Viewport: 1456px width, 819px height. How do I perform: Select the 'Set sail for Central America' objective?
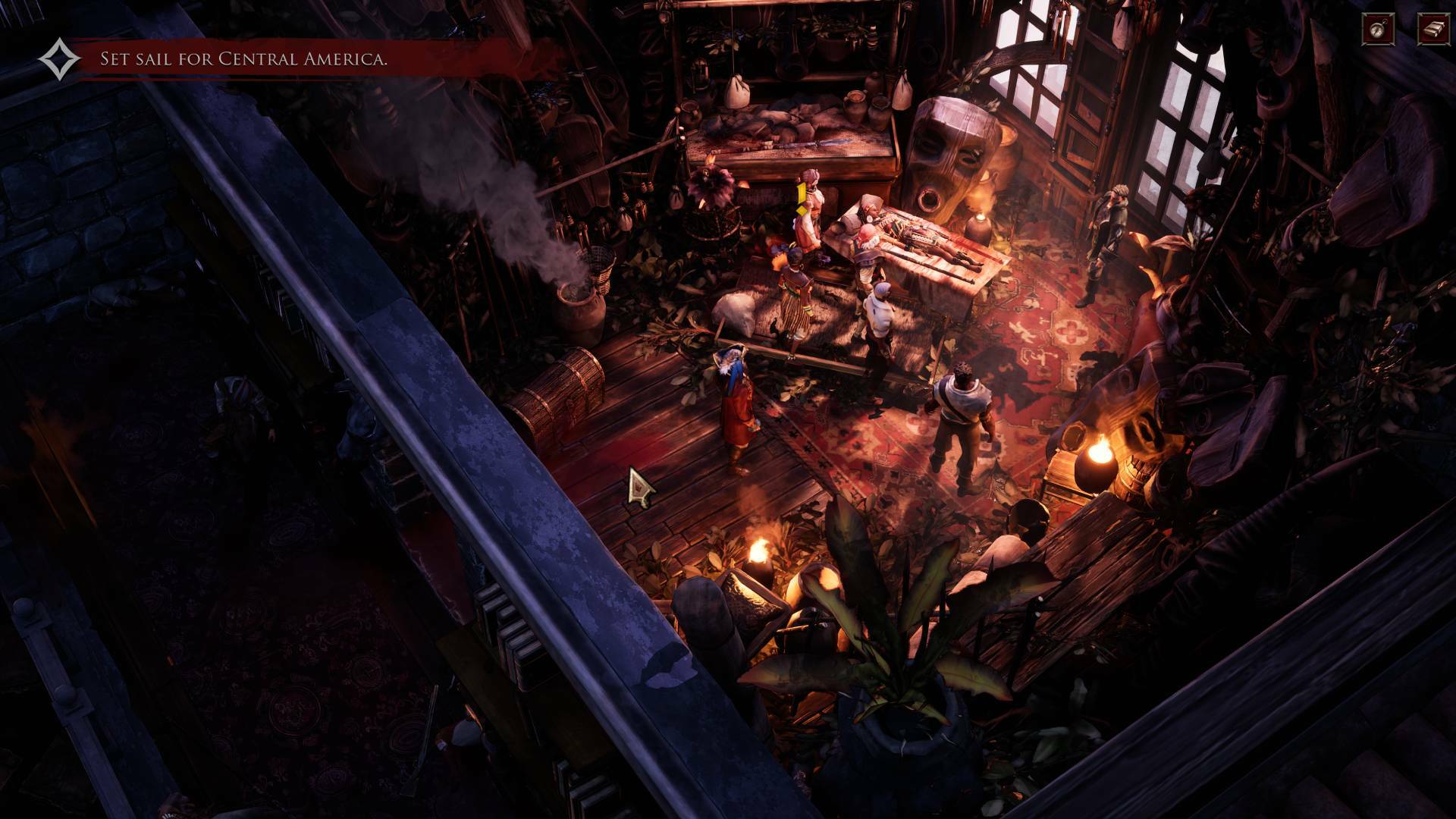[243, 59]
